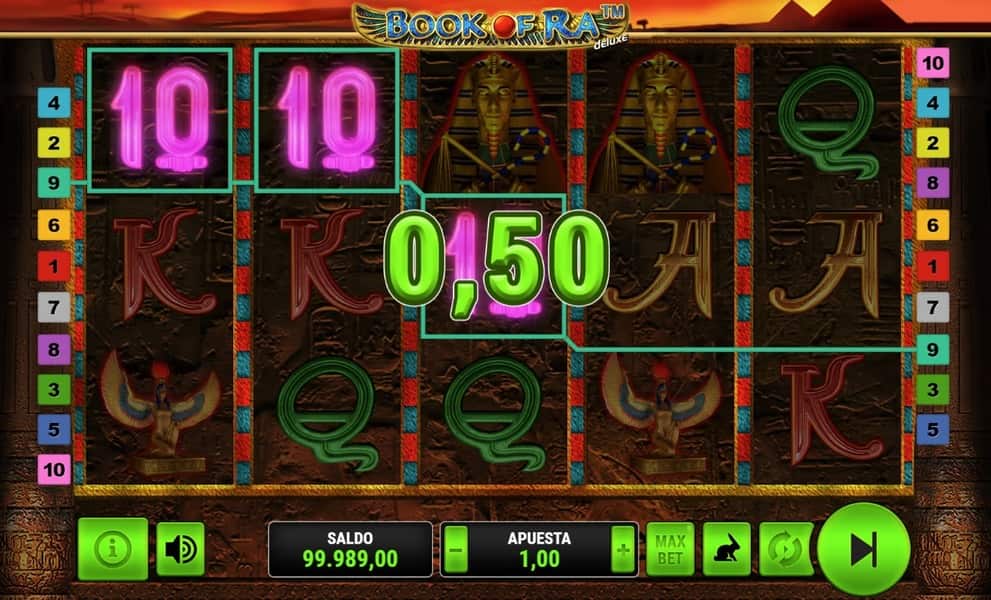
Task: Increase the bet with the plus button
Action: (x=624, y=549)
